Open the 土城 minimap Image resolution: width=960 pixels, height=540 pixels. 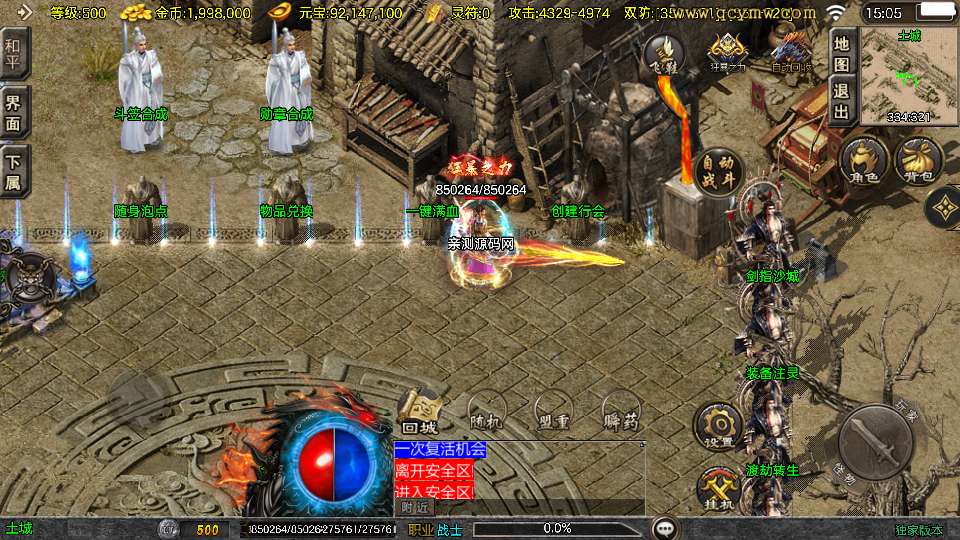point(908,75)
